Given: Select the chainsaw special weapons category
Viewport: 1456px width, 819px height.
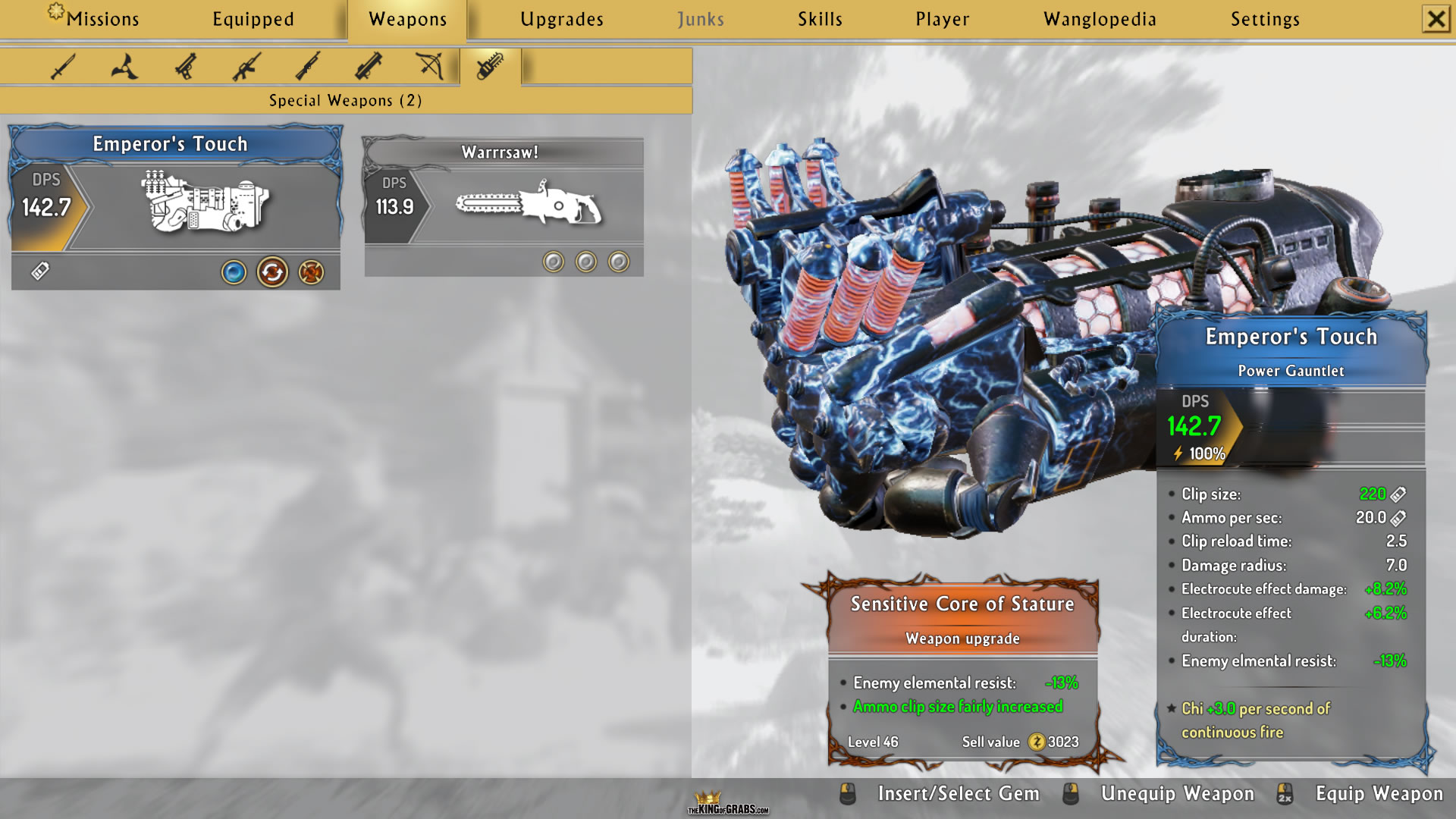Looking at the screenshot, I should [490, 67].
